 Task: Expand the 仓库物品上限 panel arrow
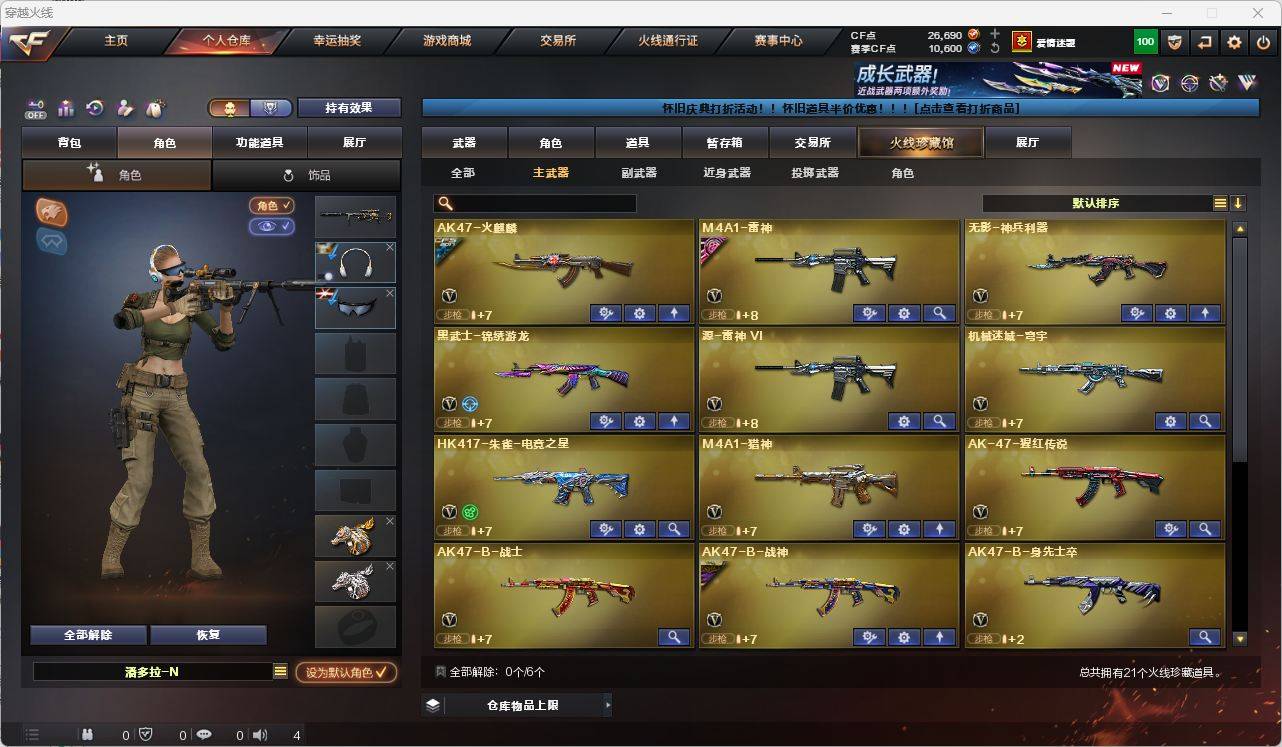pyautogui.click(x=607, y=704)
